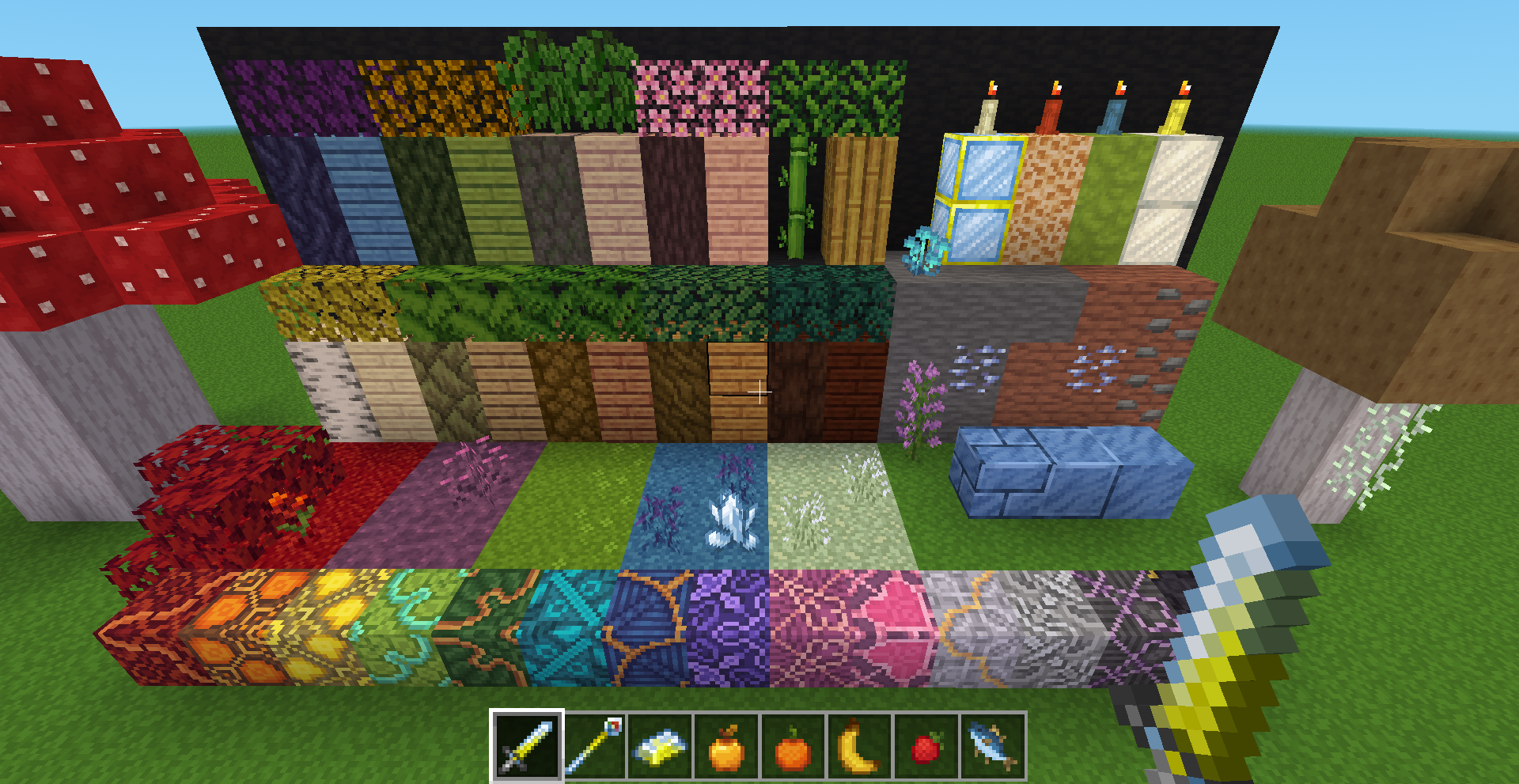Switch to the gem-tipped staff slot
Screen dimensions: 1519x784
point(593,745)
